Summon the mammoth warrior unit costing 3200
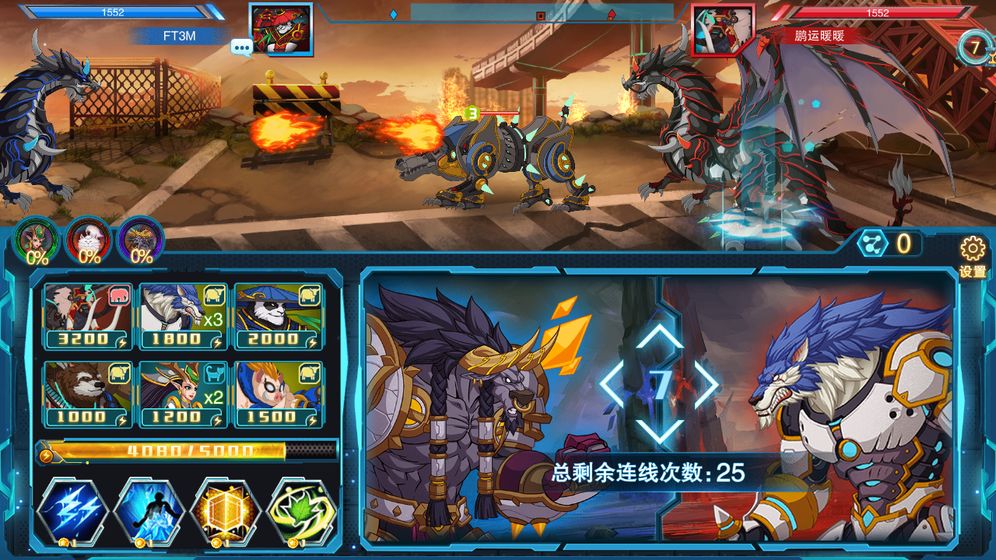 (x=87, y=315)
